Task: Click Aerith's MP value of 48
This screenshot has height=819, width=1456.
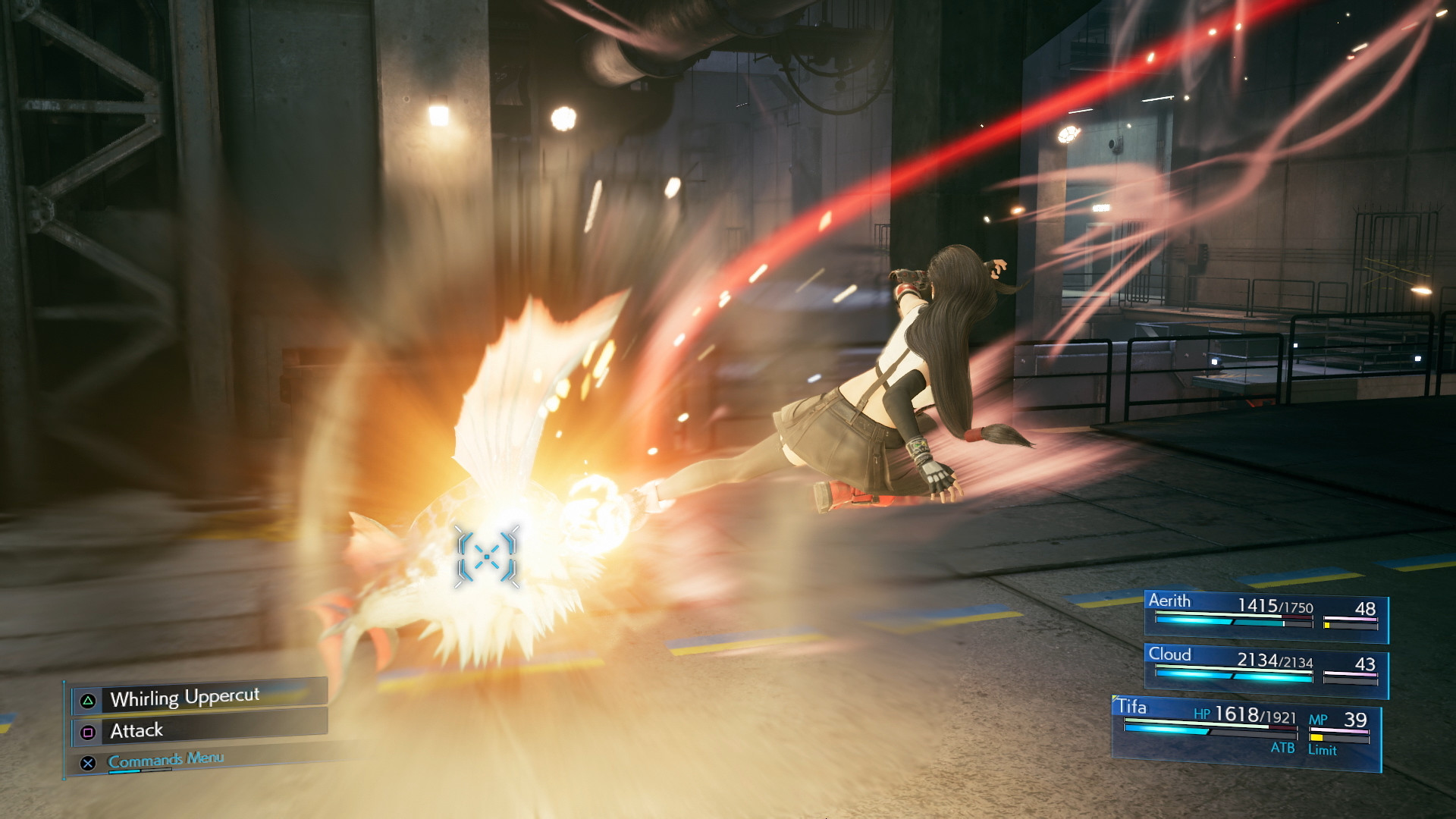Action: click(x=1367, y=608)
